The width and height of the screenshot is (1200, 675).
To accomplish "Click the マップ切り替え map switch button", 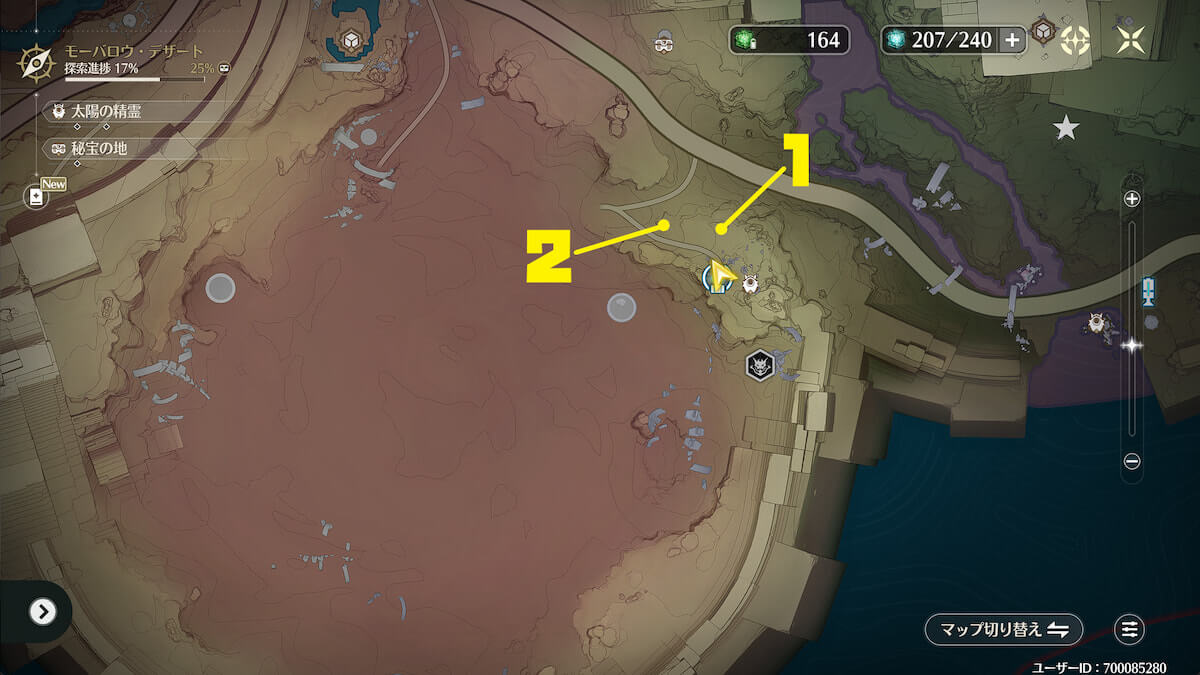I will point(1004,629).
